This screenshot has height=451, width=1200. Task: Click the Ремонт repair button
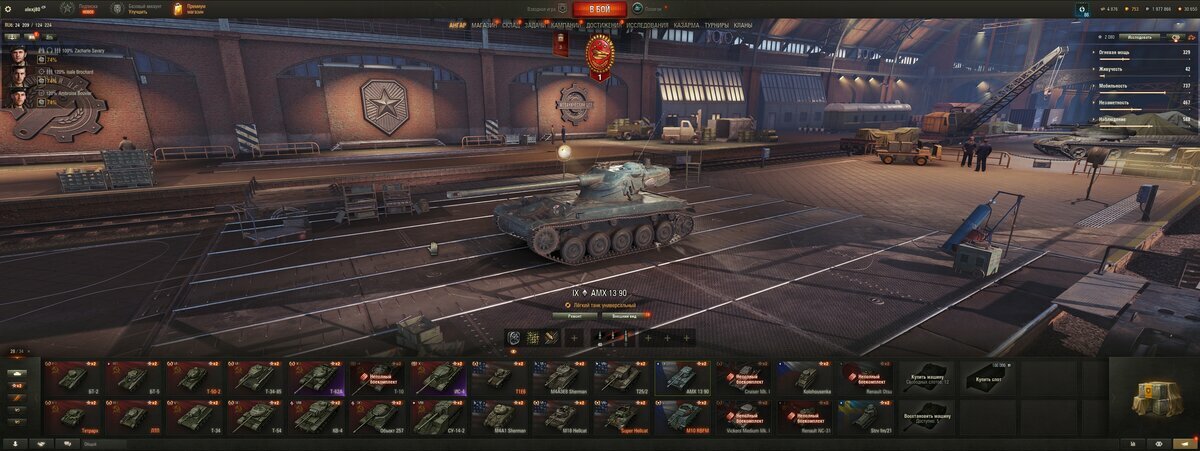pyautogui.click(x=575, y=315)
